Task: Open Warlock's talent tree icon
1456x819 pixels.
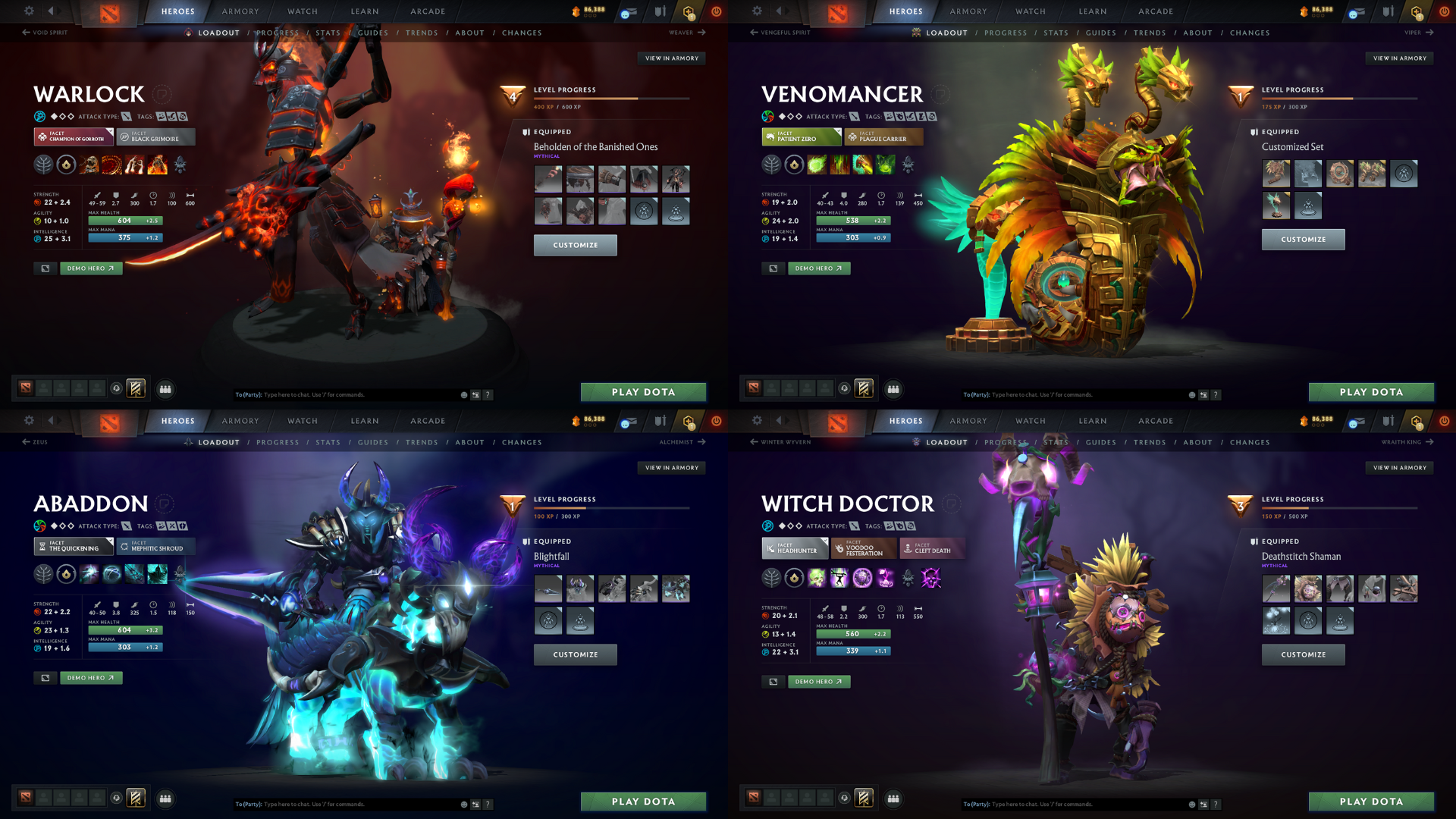Action: pos(43,165)
